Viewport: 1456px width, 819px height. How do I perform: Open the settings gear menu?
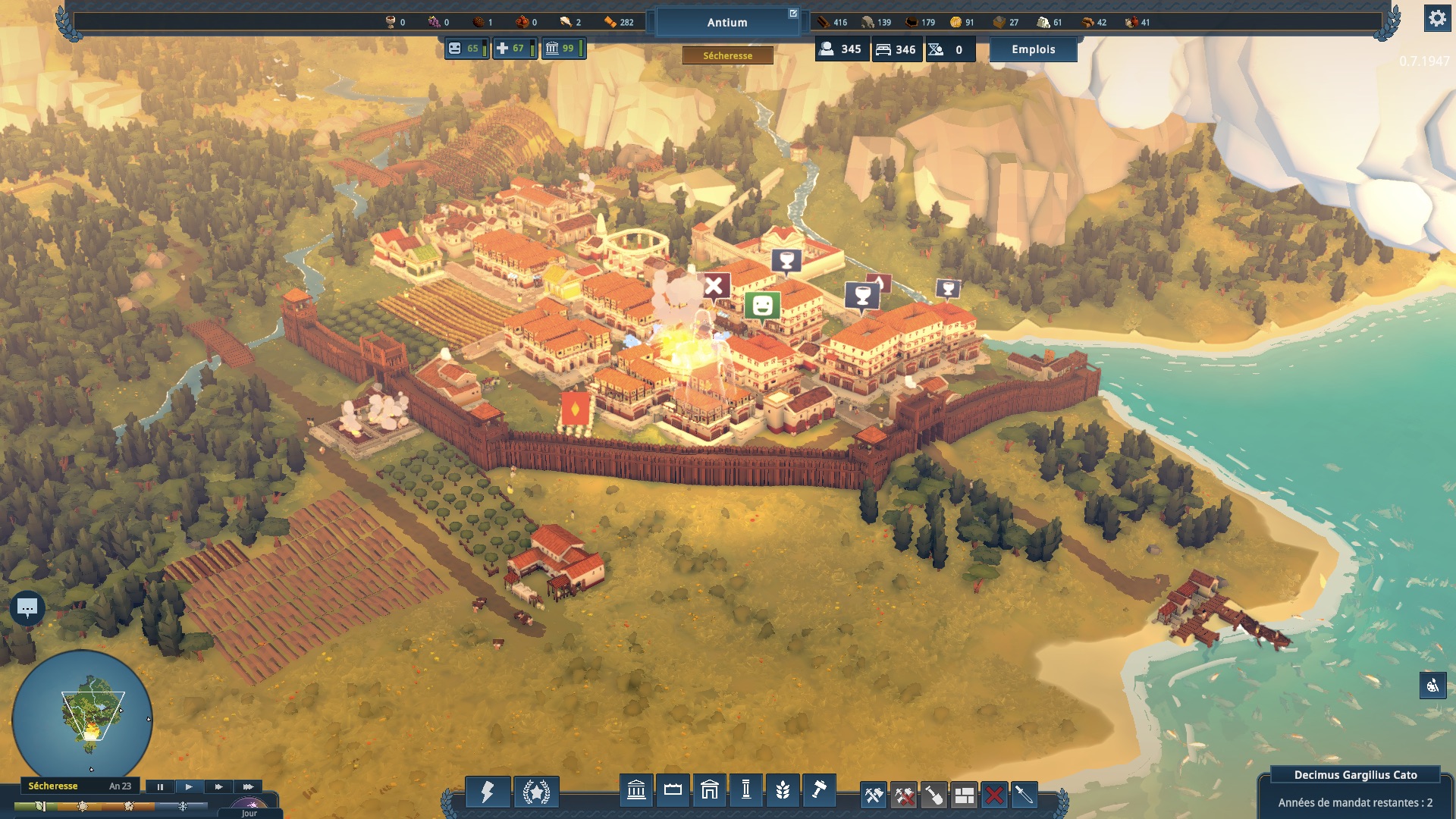(x=1437, y=18)
